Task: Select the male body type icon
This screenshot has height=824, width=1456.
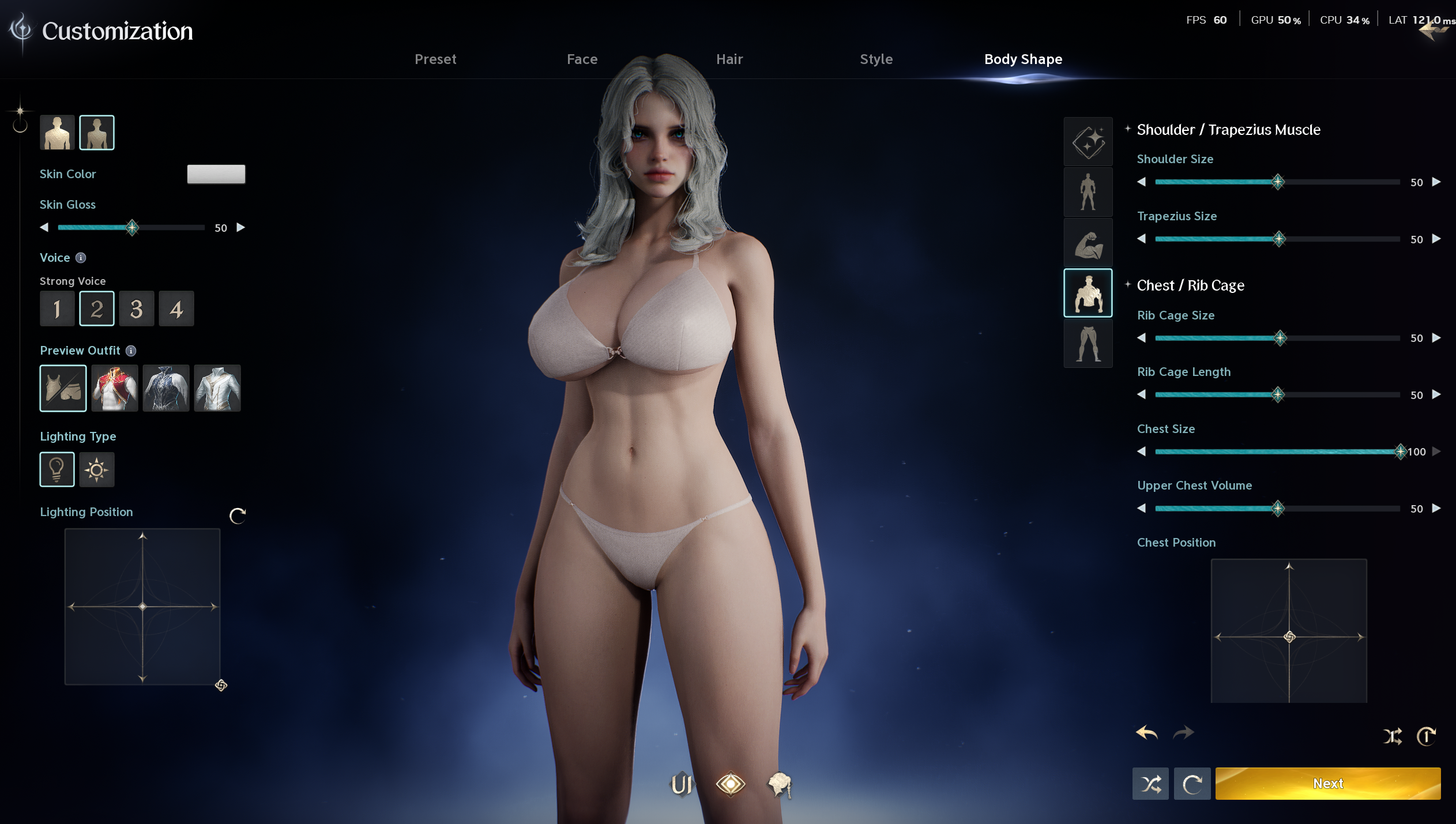Action: click(x=57, y=133)
